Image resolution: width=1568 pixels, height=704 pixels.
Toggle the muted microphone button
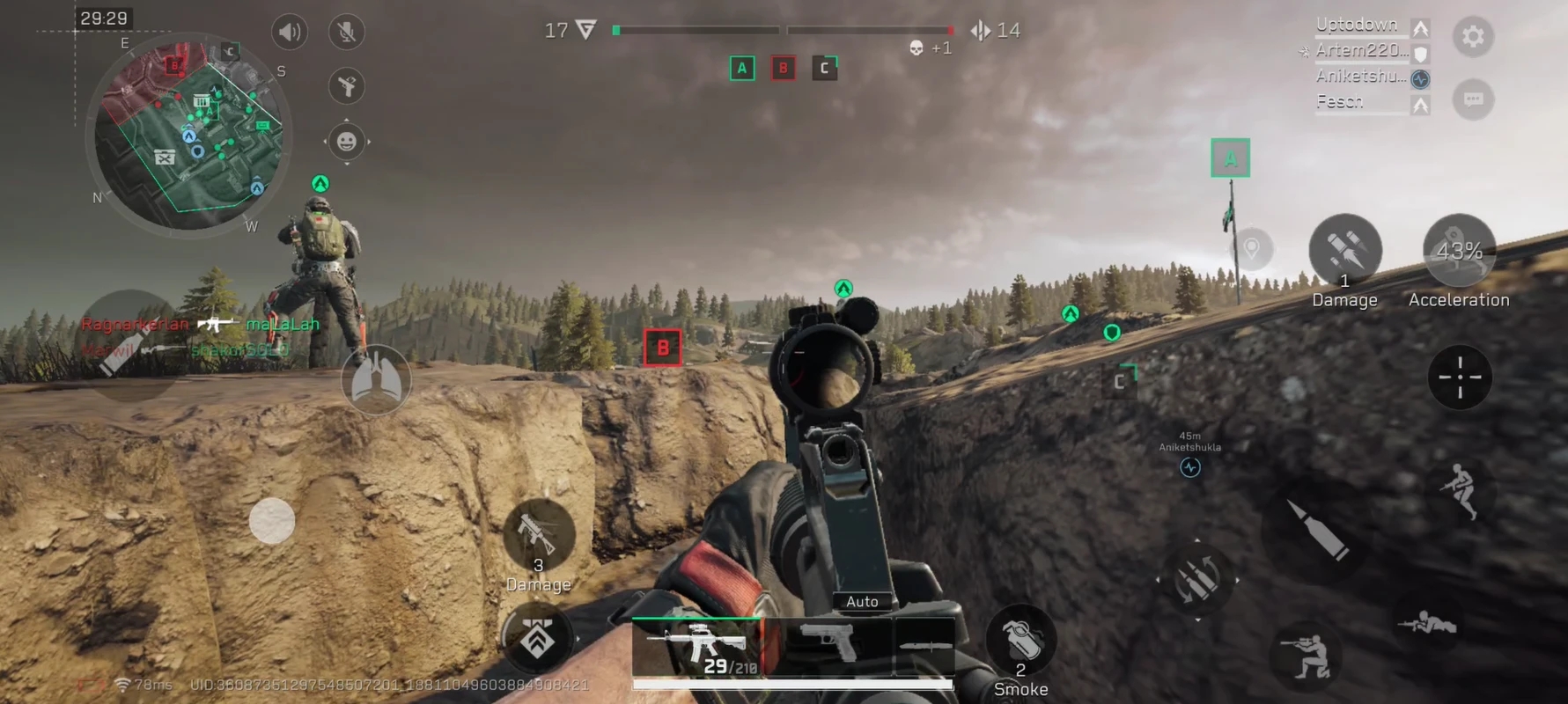click(x=347, y=33)
